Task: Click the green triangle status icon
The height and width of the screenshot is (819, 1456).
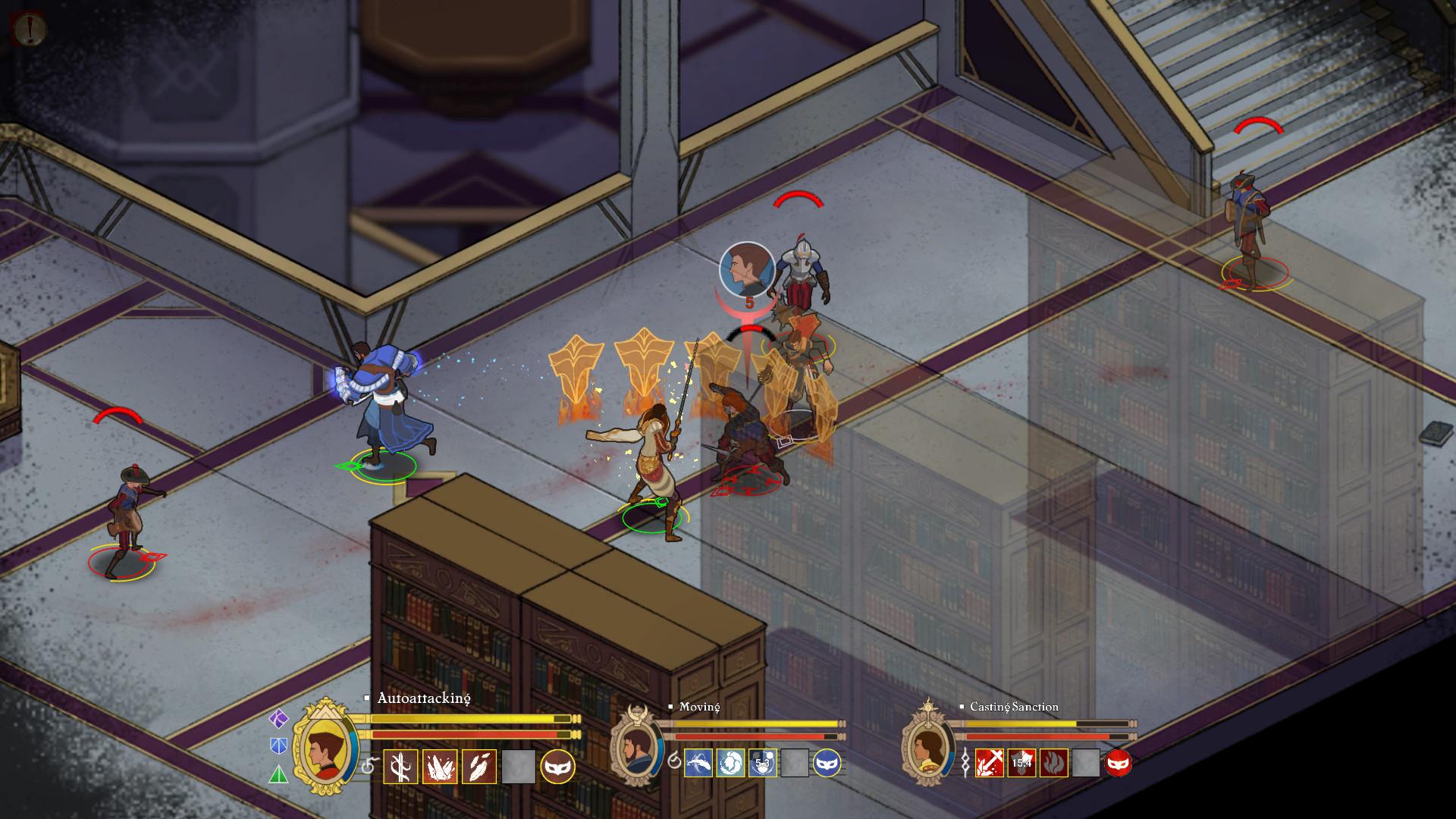Action: point(279,774)
